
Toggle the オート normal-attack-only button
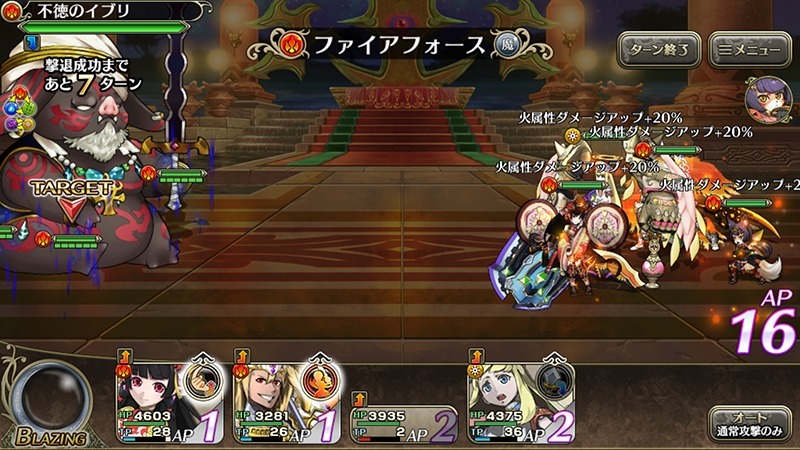click(749, 423)
